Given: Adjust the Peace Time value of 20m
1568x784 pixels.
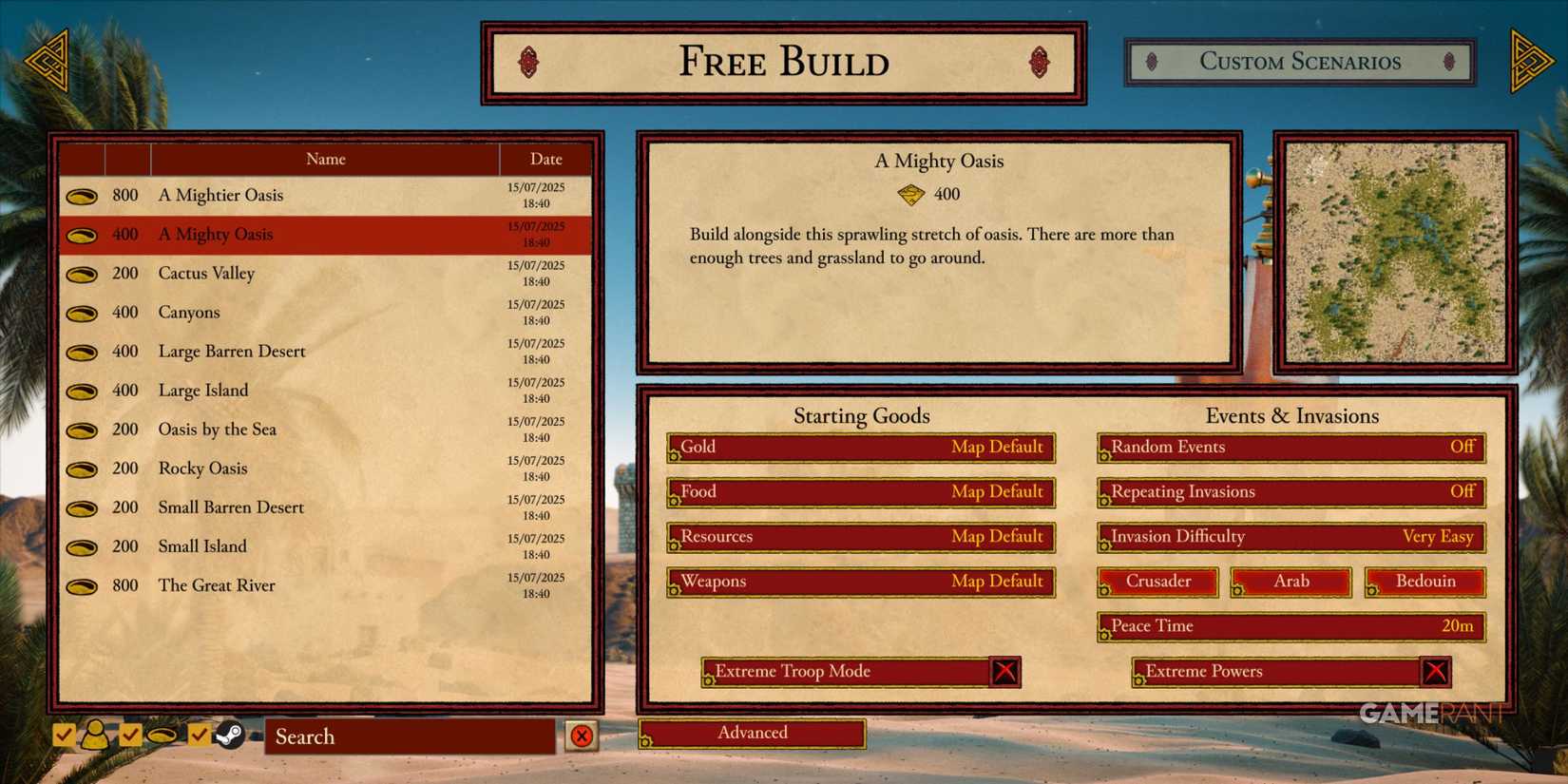Looking at the screenshot, I should (1291, 626).
